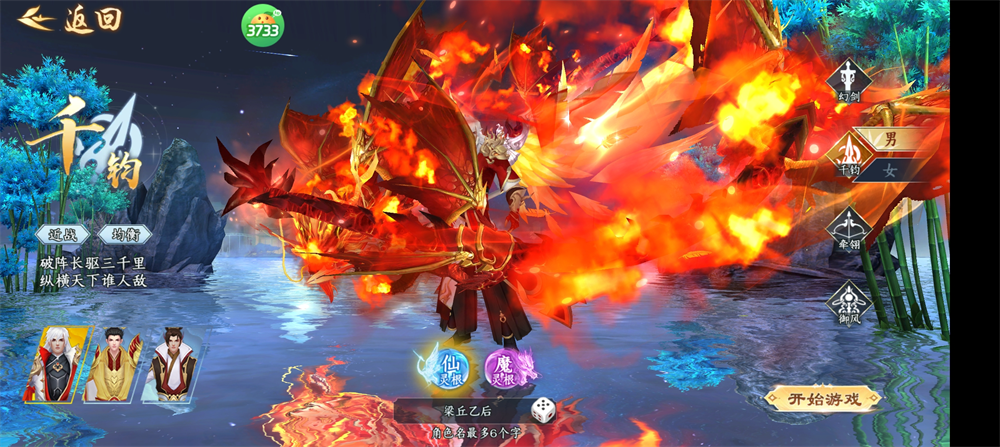Start the game with 开始游戏
This screenshot has width=1000, height=447.
click(821, 398)
